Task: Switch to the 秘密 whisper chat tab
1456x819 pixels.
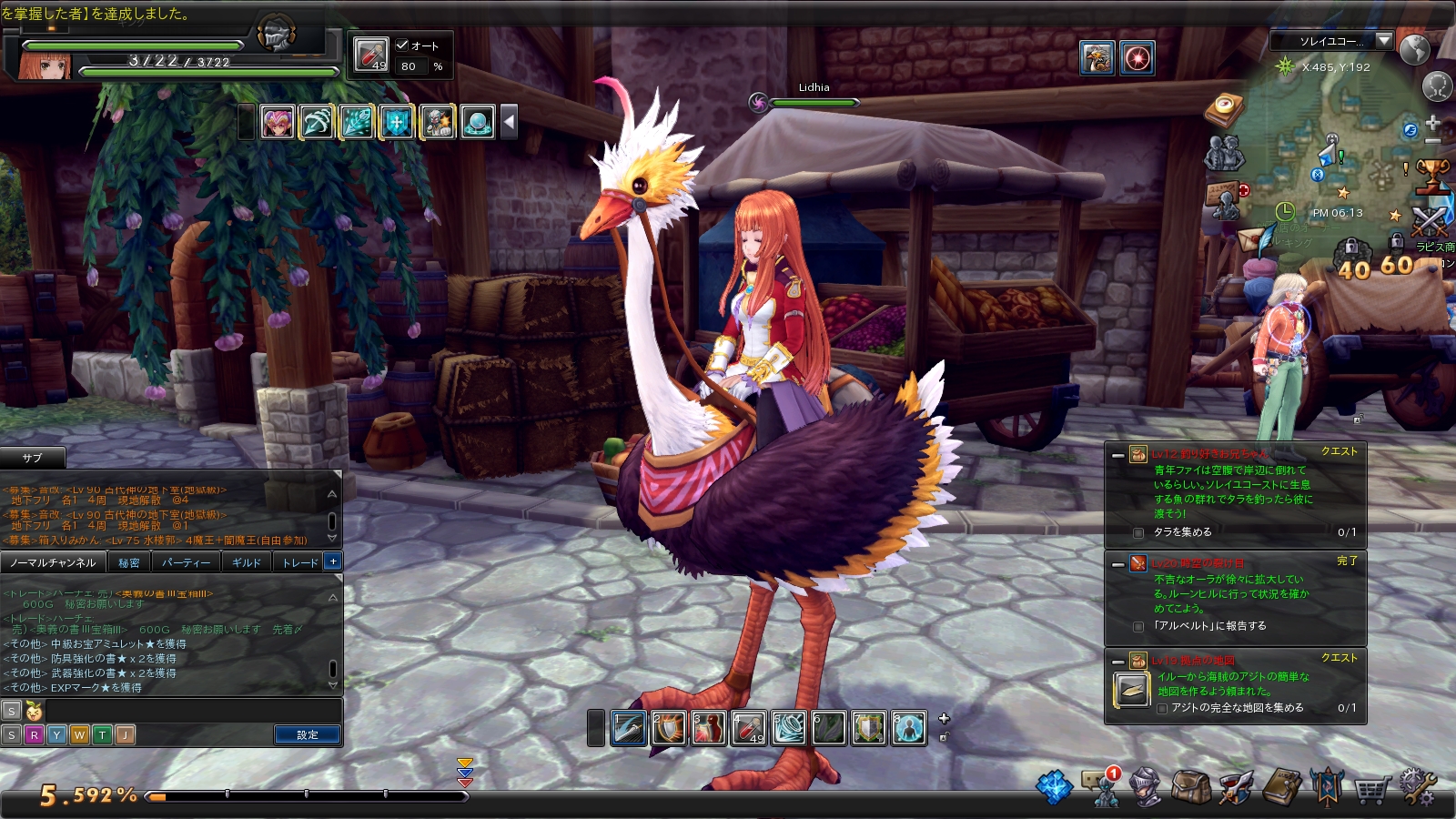Action: (x=129, y=562)
